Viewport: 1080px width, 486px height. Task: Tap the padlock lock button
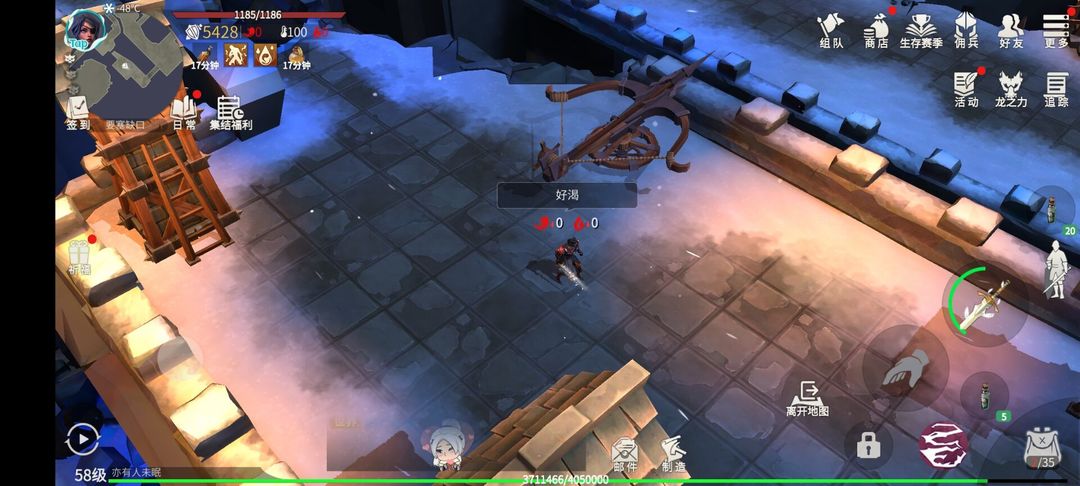point(868,446)
